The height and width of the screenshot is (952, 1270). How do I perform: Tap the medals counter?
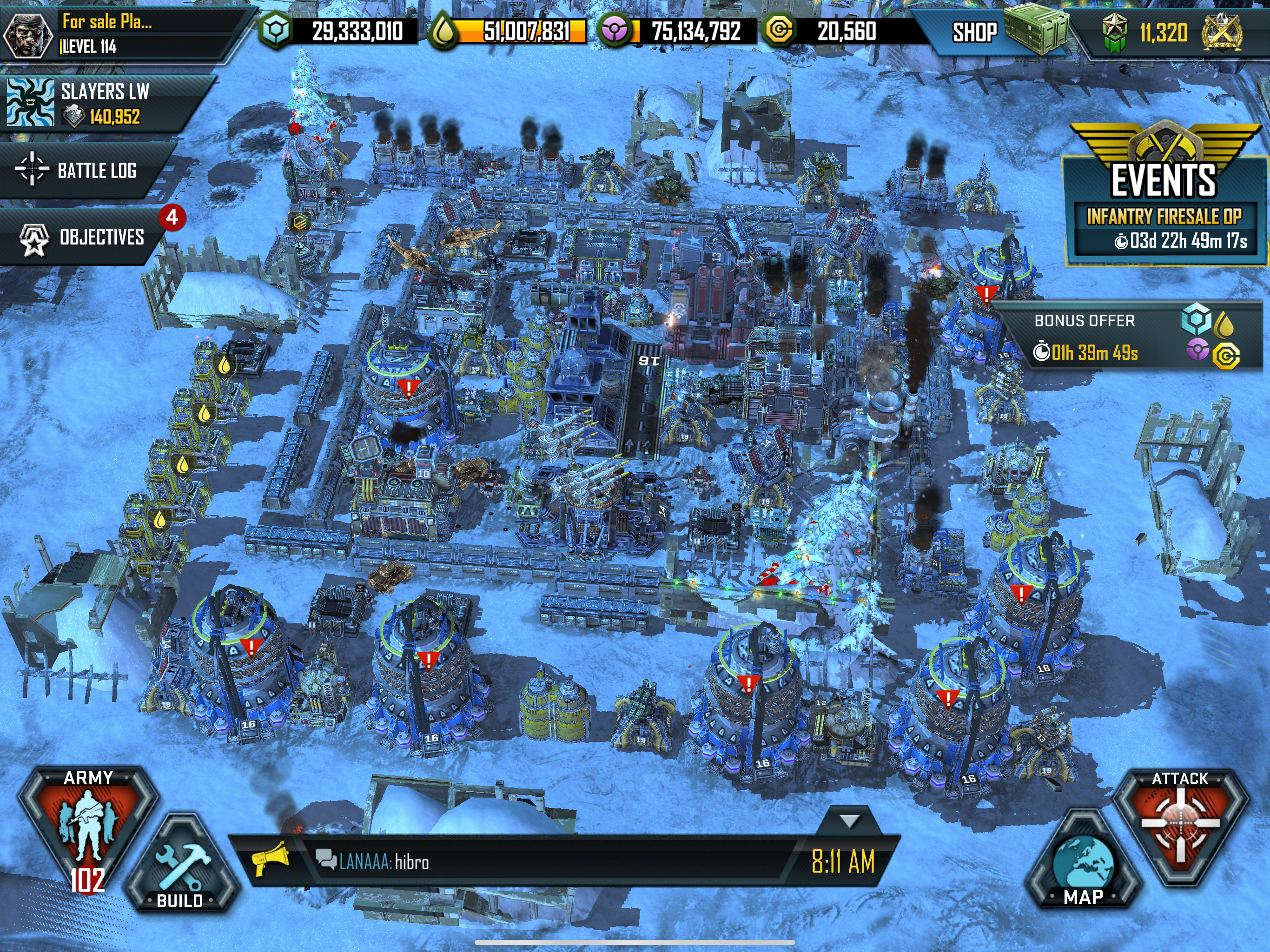click(x=1163, y=33)
